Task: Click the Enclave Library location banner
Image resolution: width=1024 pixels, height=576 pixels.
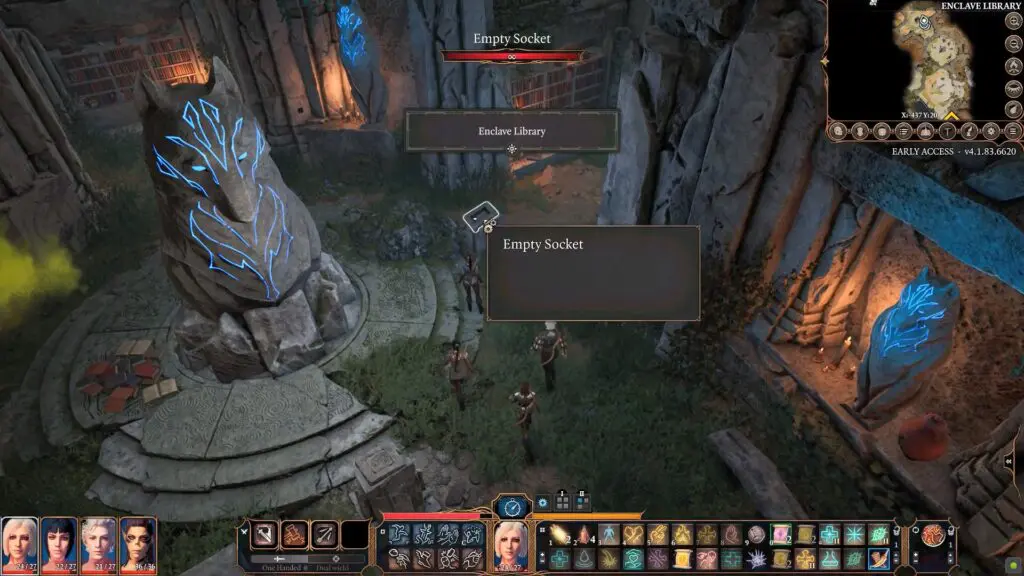Action: (512, 131)
